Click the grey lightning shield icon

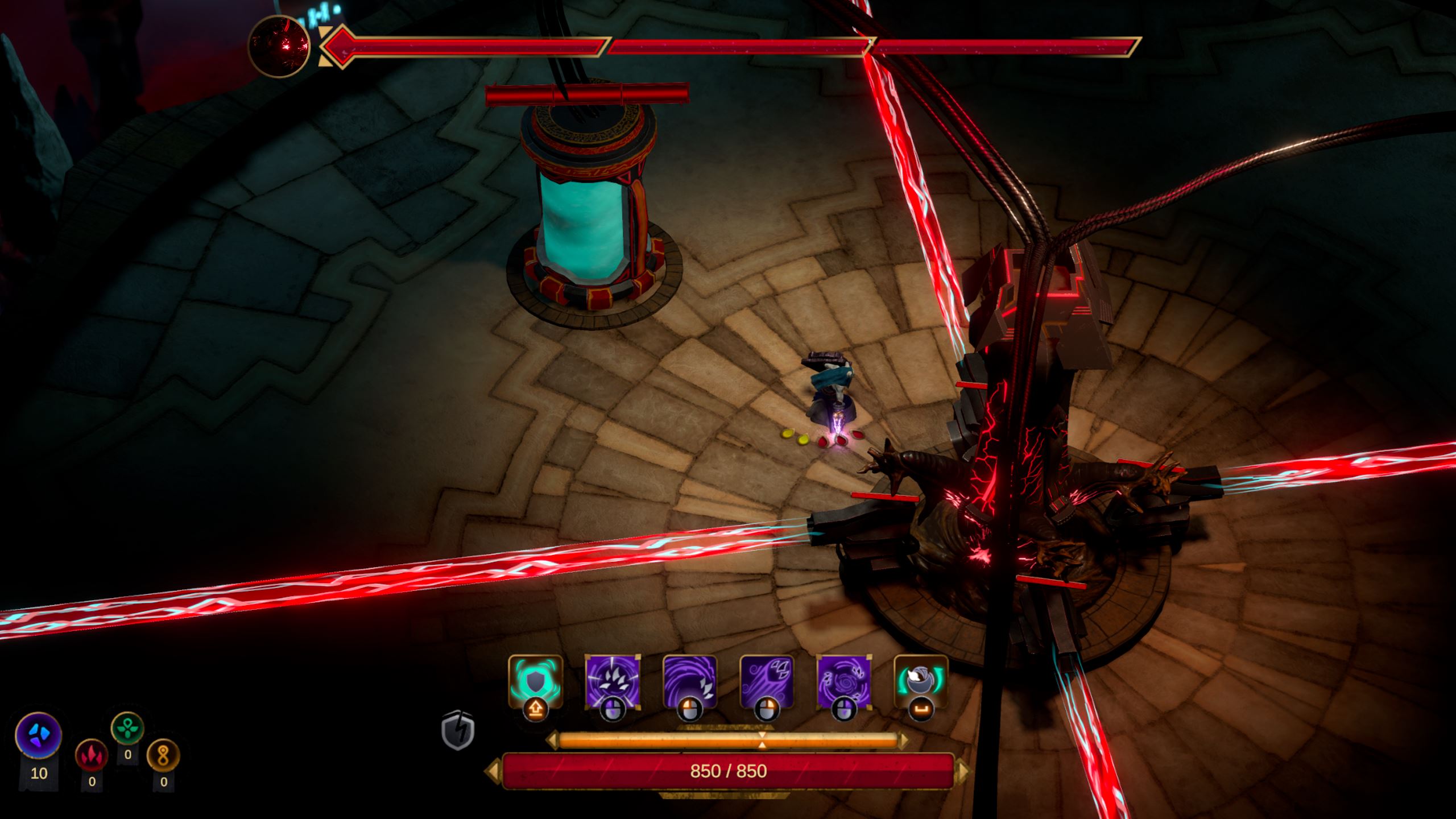pos(458,730)
